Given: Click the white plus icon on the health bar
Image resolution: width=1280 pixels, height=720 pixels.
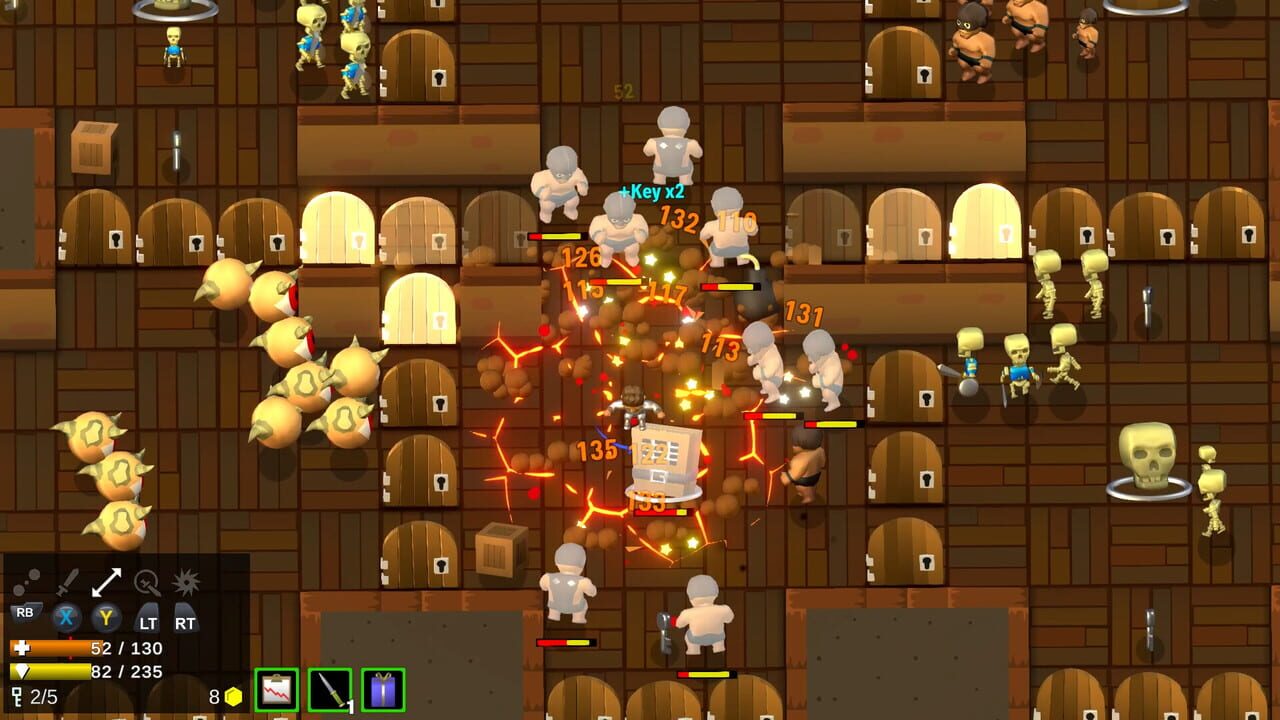Looking at the screenshot, I should (21, 647).
